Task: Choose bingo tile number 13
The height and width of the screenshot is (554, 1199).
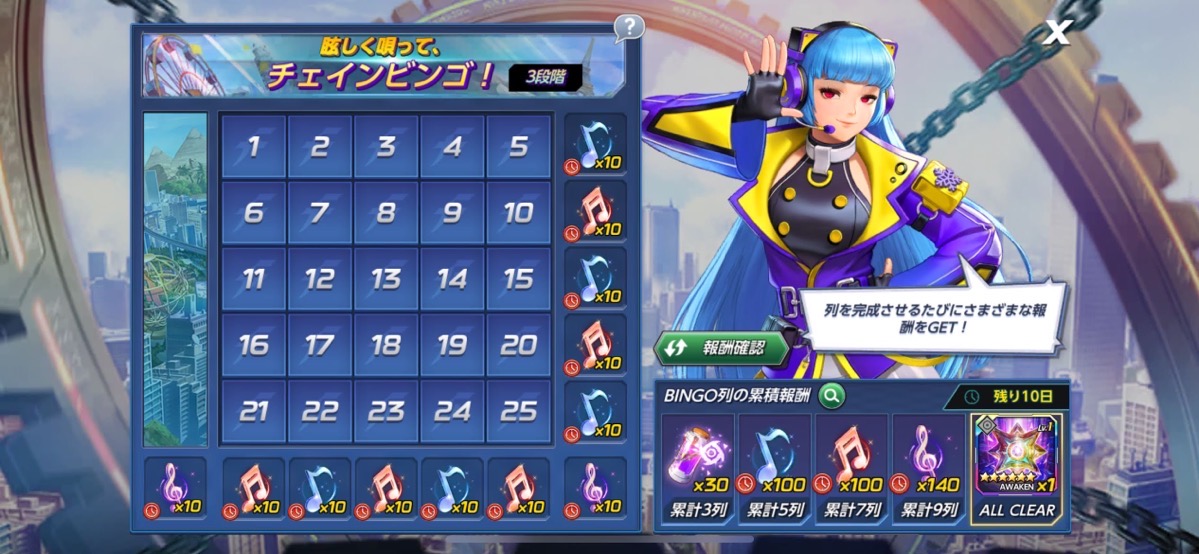Action: [386, 279]
